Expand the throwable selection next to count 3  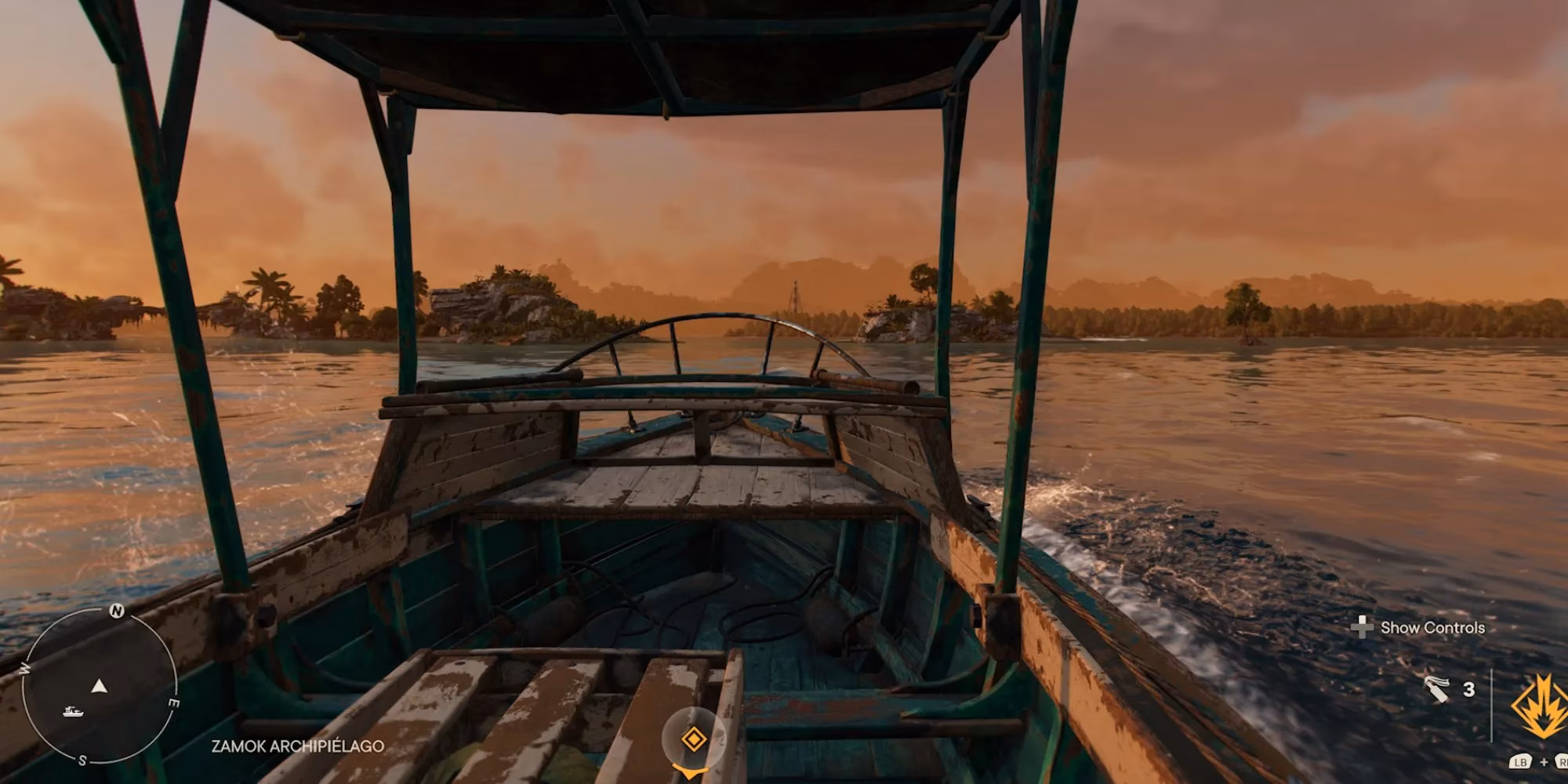(x=1436, y=691)
